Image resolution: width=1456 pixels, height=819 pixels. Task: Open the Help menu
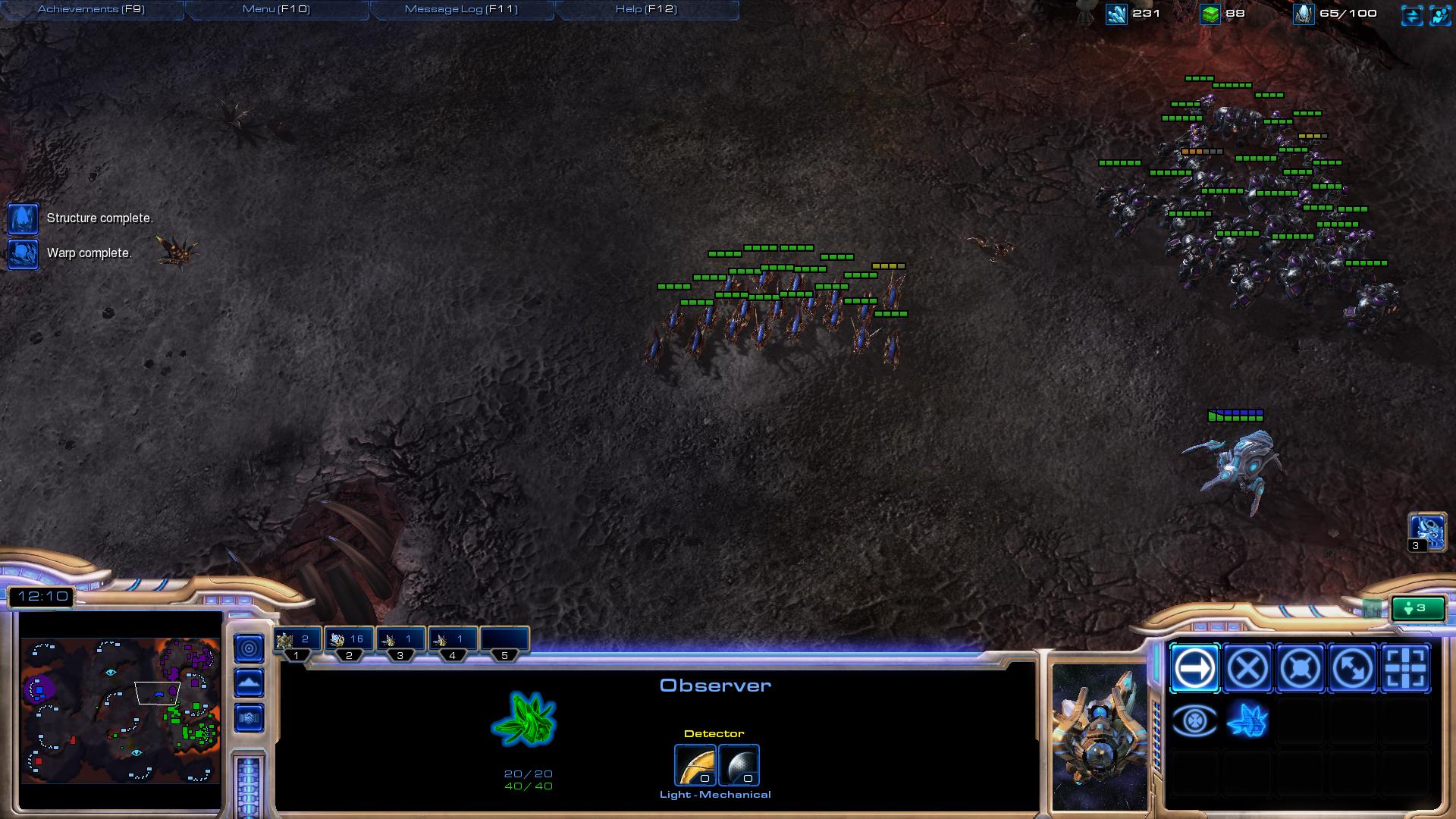pos(646,9)
